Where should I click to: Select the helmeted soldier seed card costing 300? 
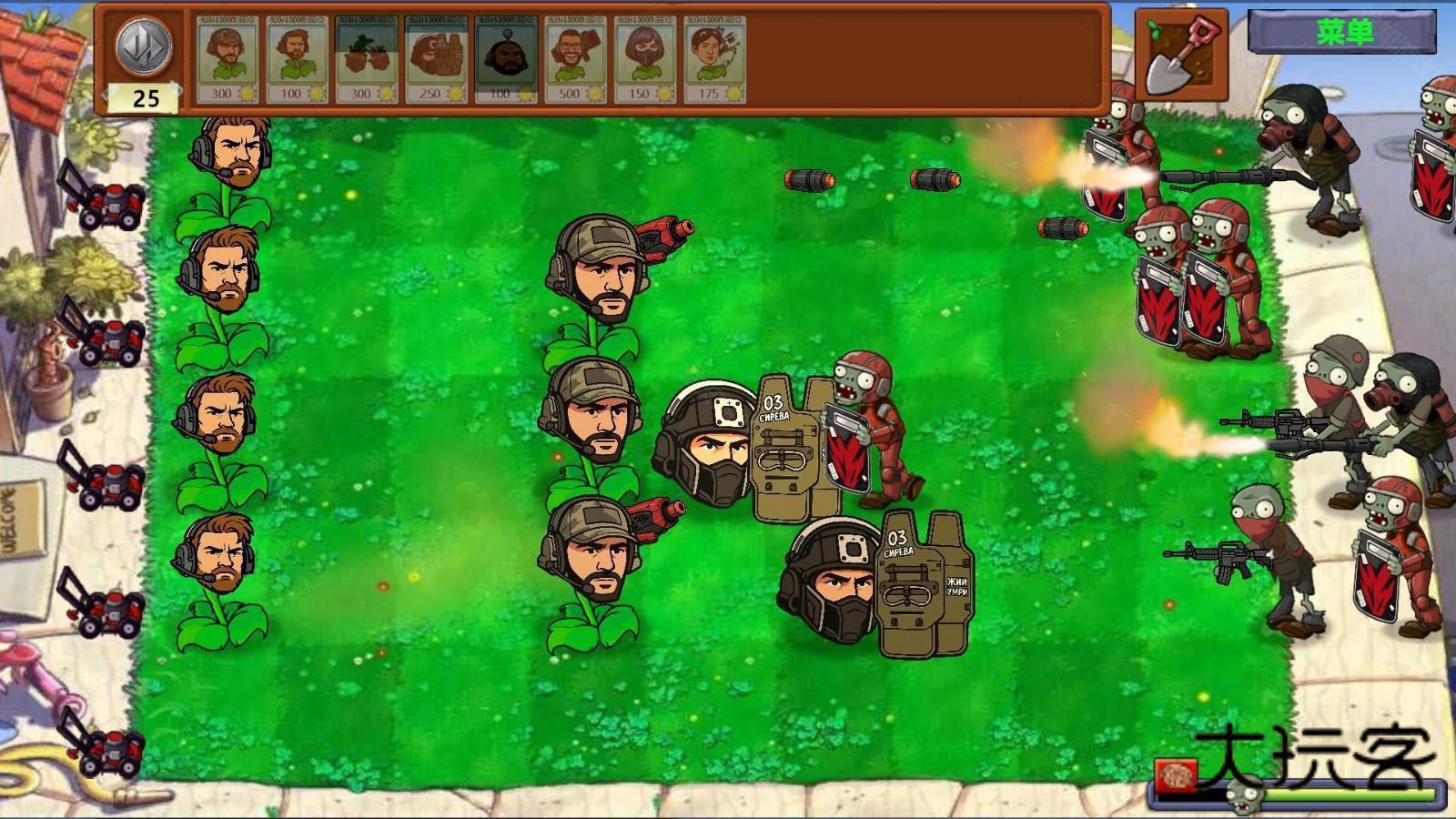(227, 59)
